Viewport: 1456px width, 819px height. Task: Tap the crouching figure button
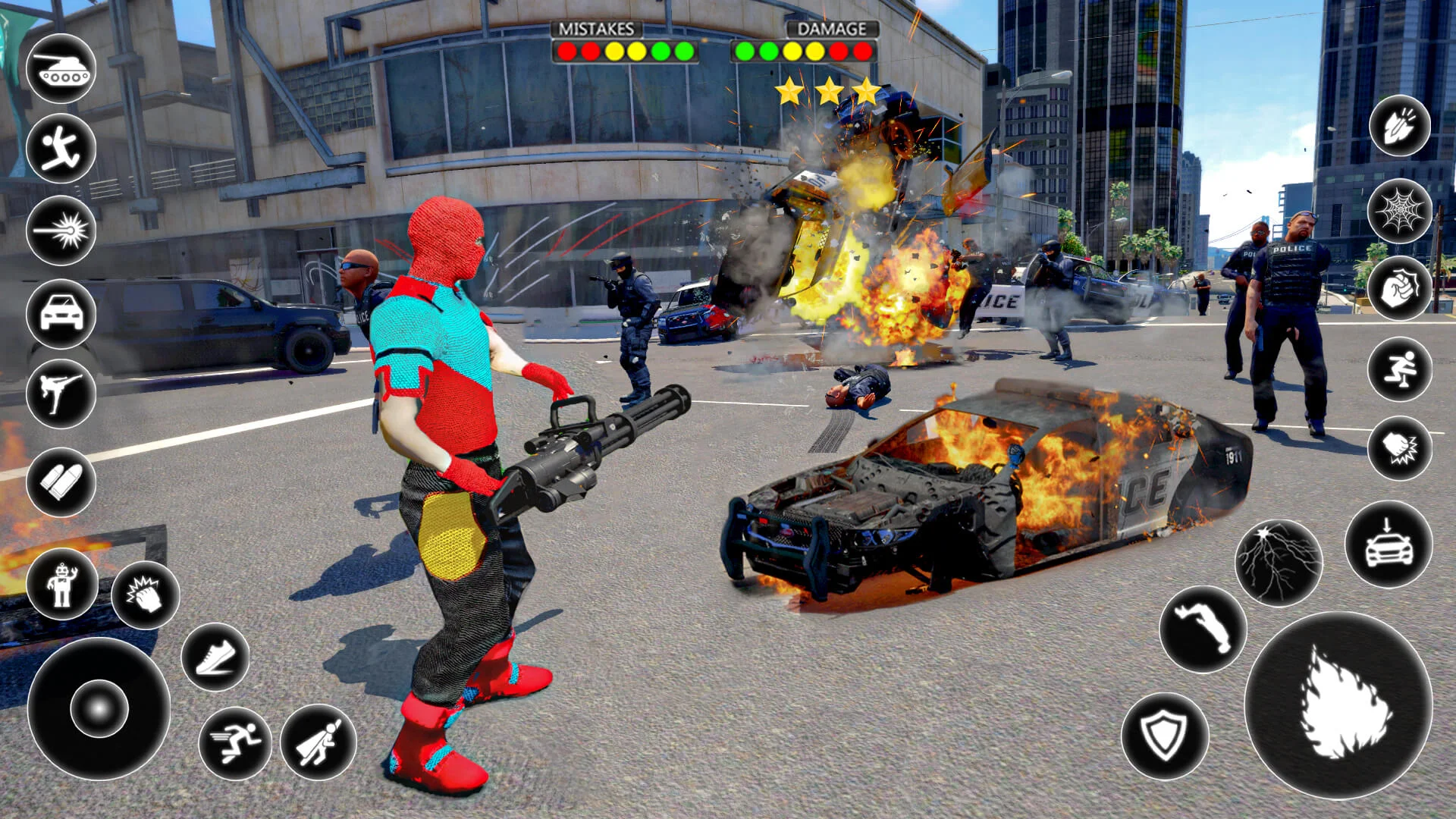click(x=1400, y=369)
